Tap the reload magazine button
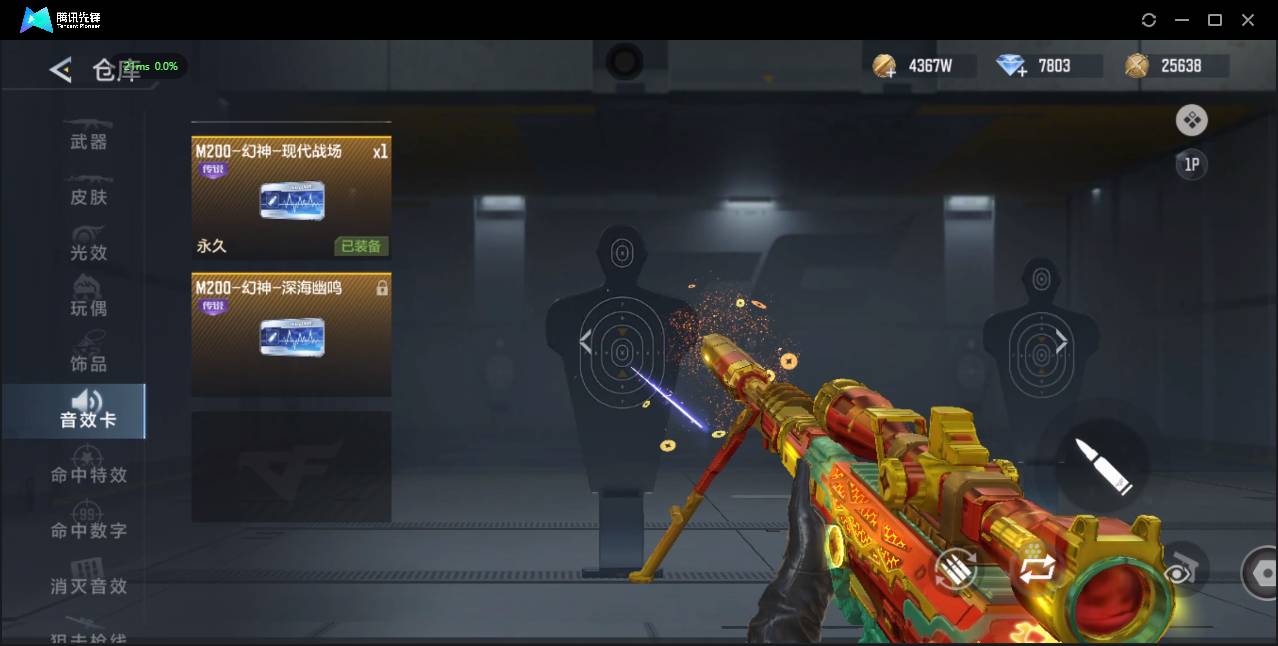 tap(955, 571)
